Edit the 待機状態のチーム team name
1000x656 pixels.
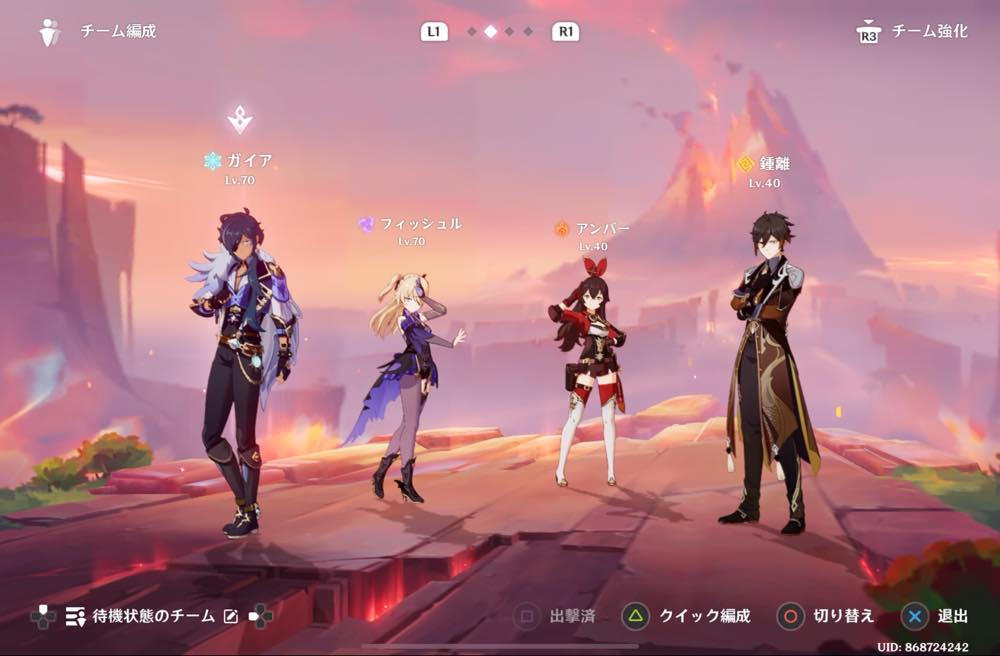(x=231, y=616)
